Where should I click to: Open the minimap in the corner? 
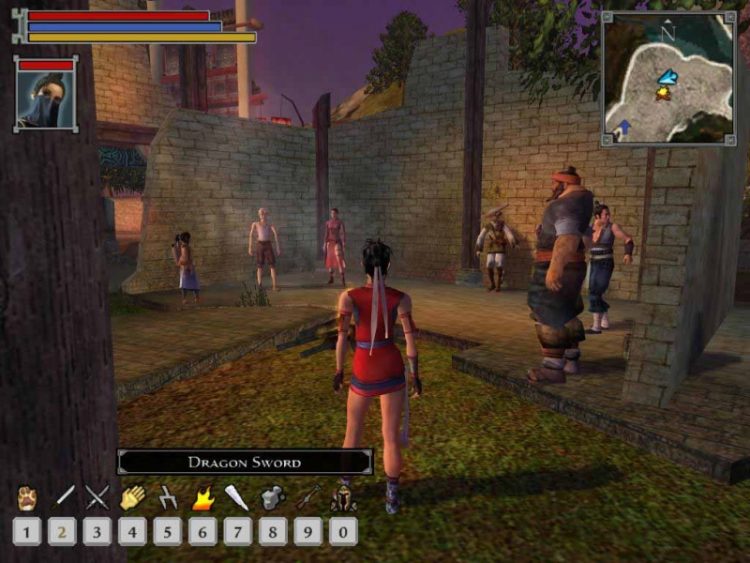668,78
